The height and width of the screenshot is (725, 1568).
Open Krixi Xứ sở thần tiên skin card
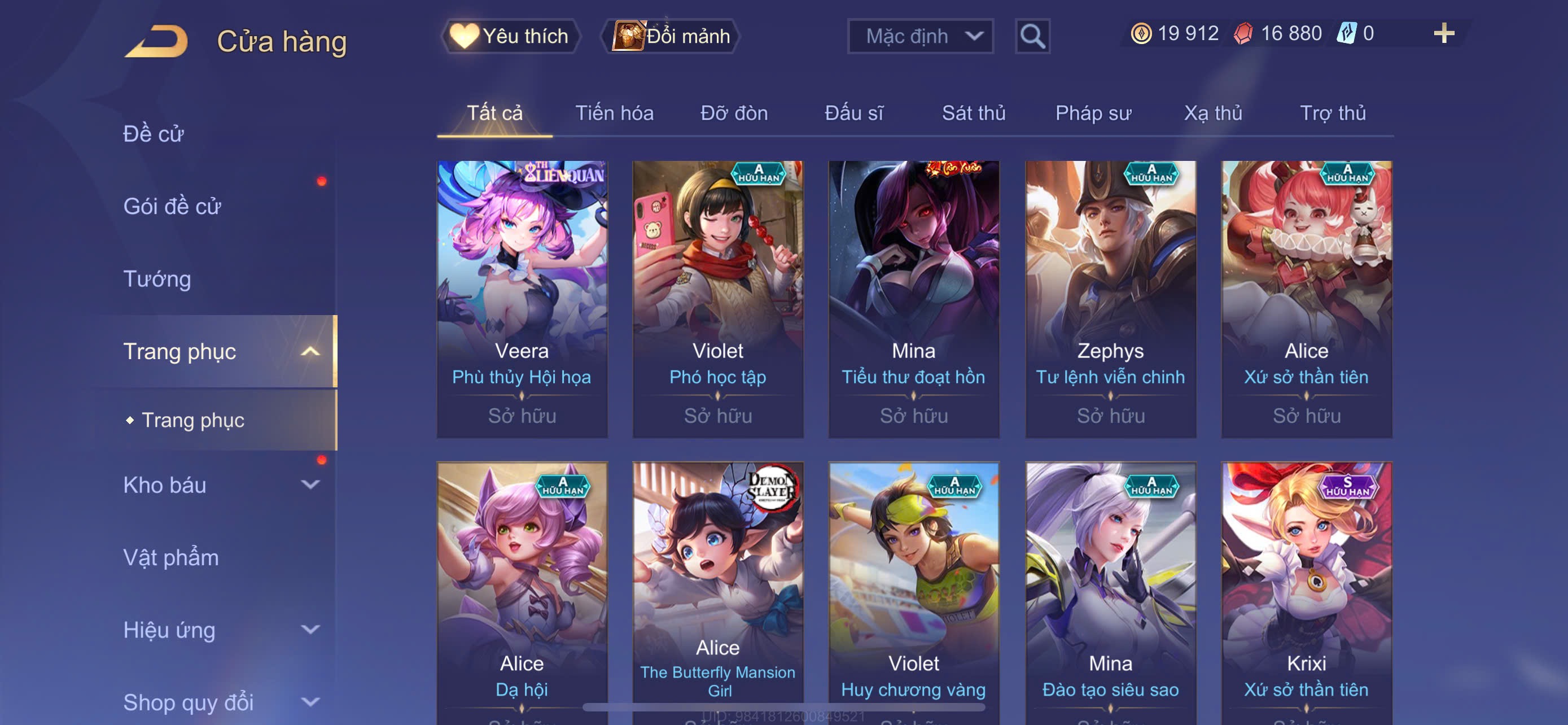(1306, 591)
